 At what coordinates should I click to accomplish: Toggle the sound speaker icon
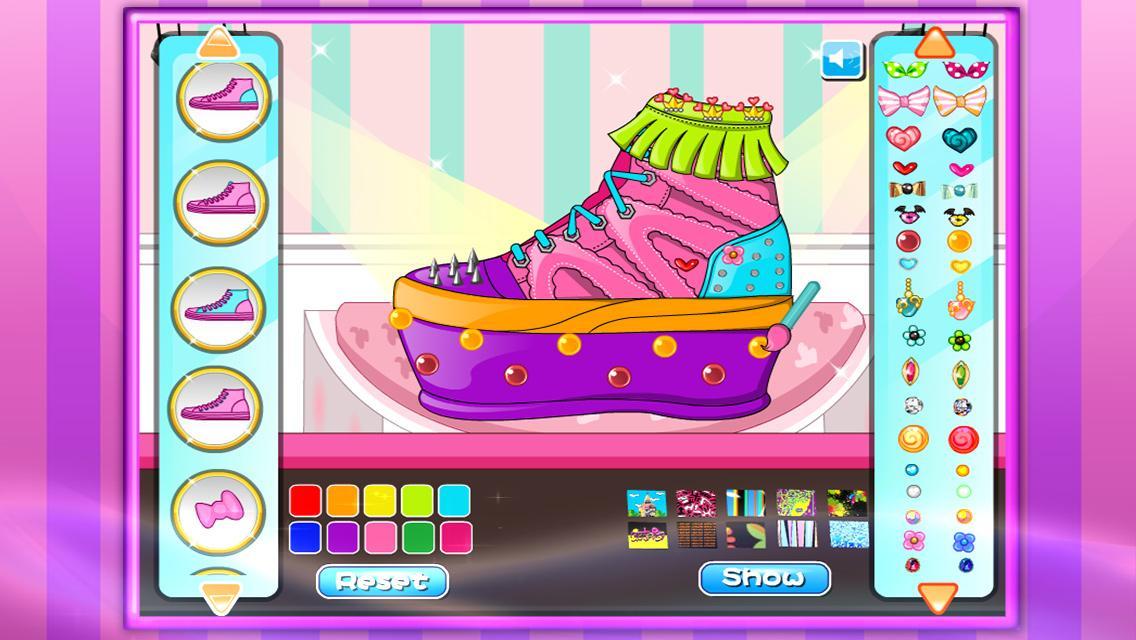842,60
